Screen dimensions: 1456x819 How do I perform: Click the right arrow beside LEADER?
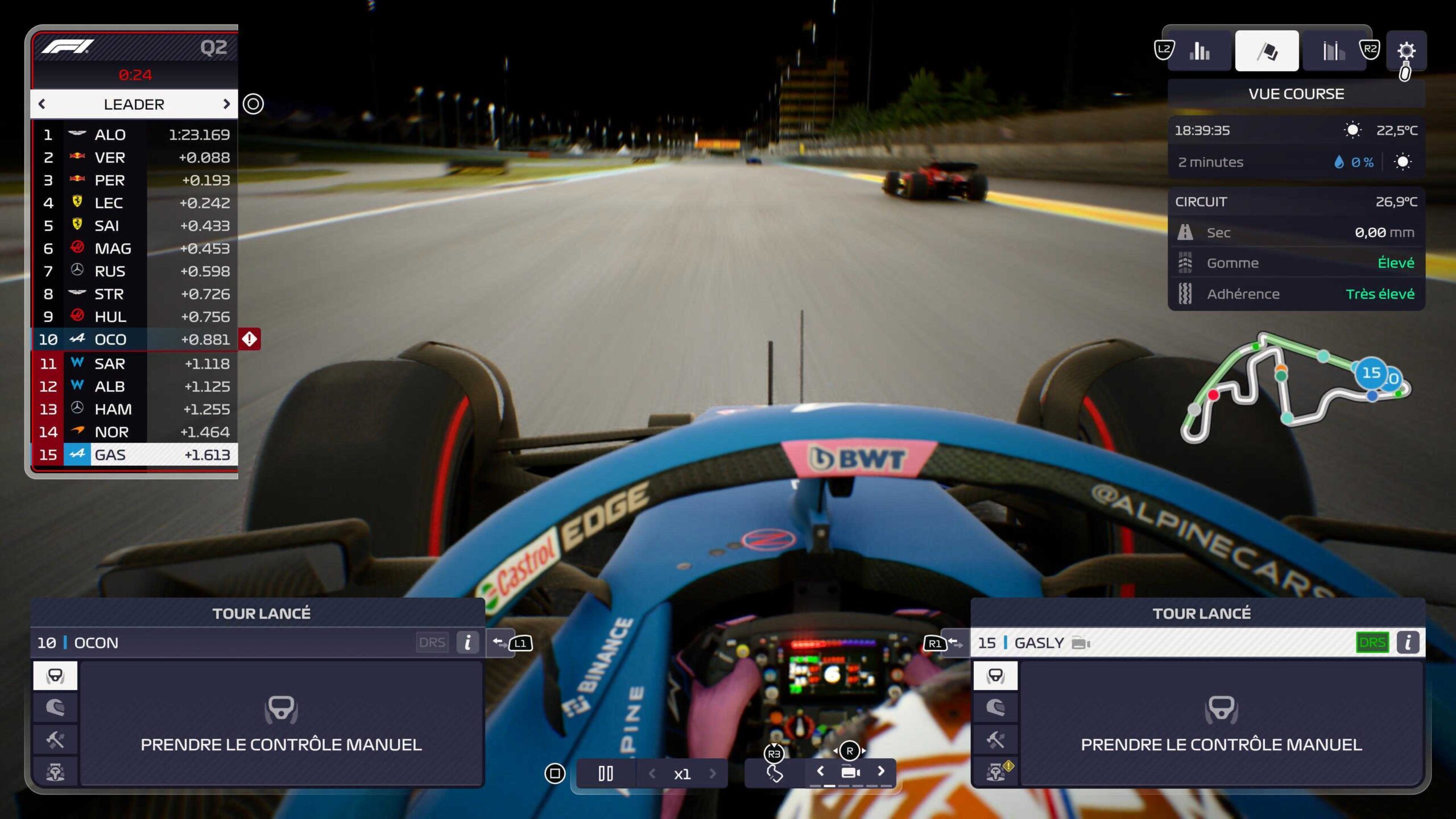click(227, 104)
